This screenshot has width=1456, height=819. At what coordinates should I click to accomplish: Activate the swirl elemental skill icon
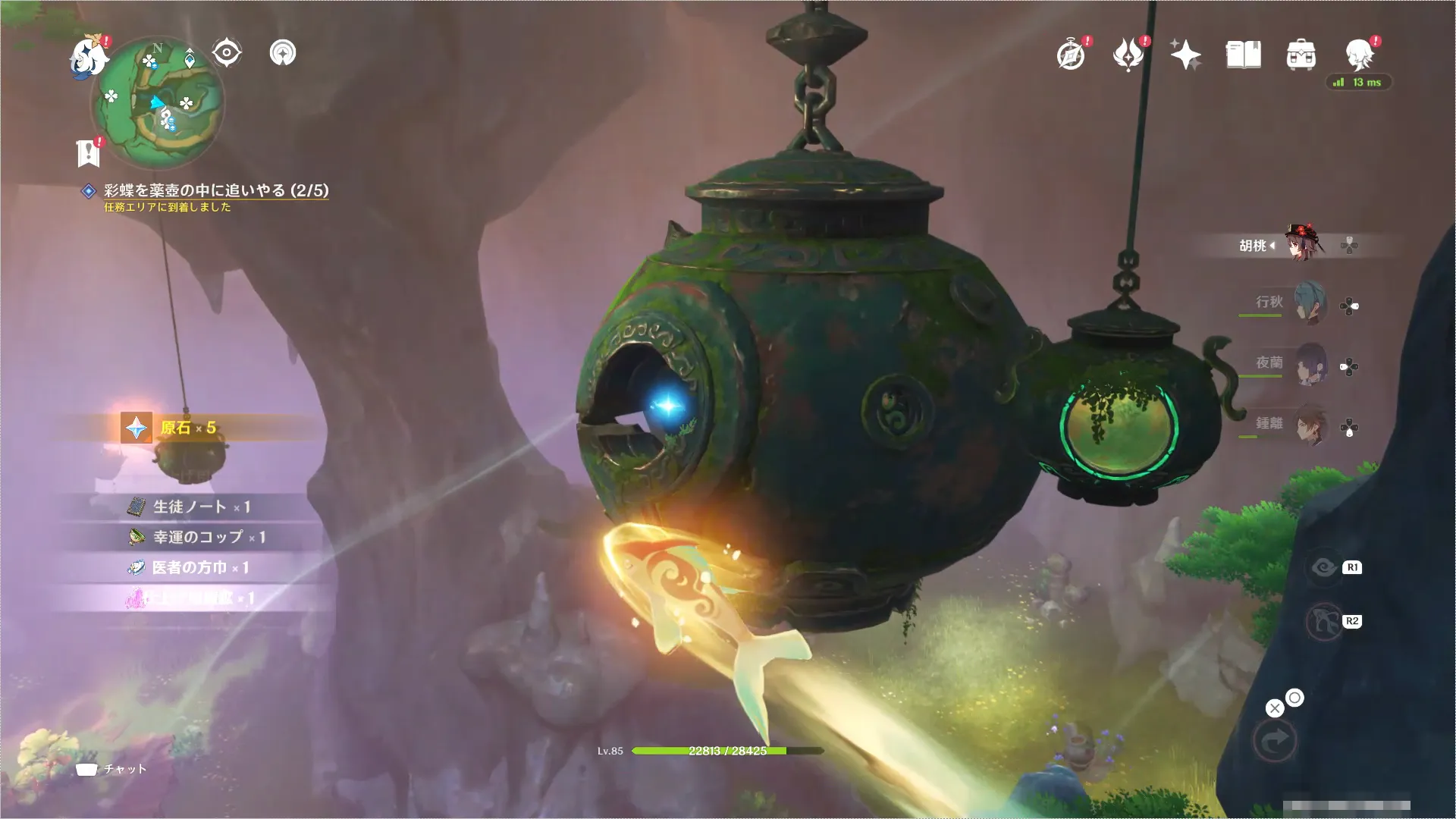pyautogui.click(x=1325, y=568)
